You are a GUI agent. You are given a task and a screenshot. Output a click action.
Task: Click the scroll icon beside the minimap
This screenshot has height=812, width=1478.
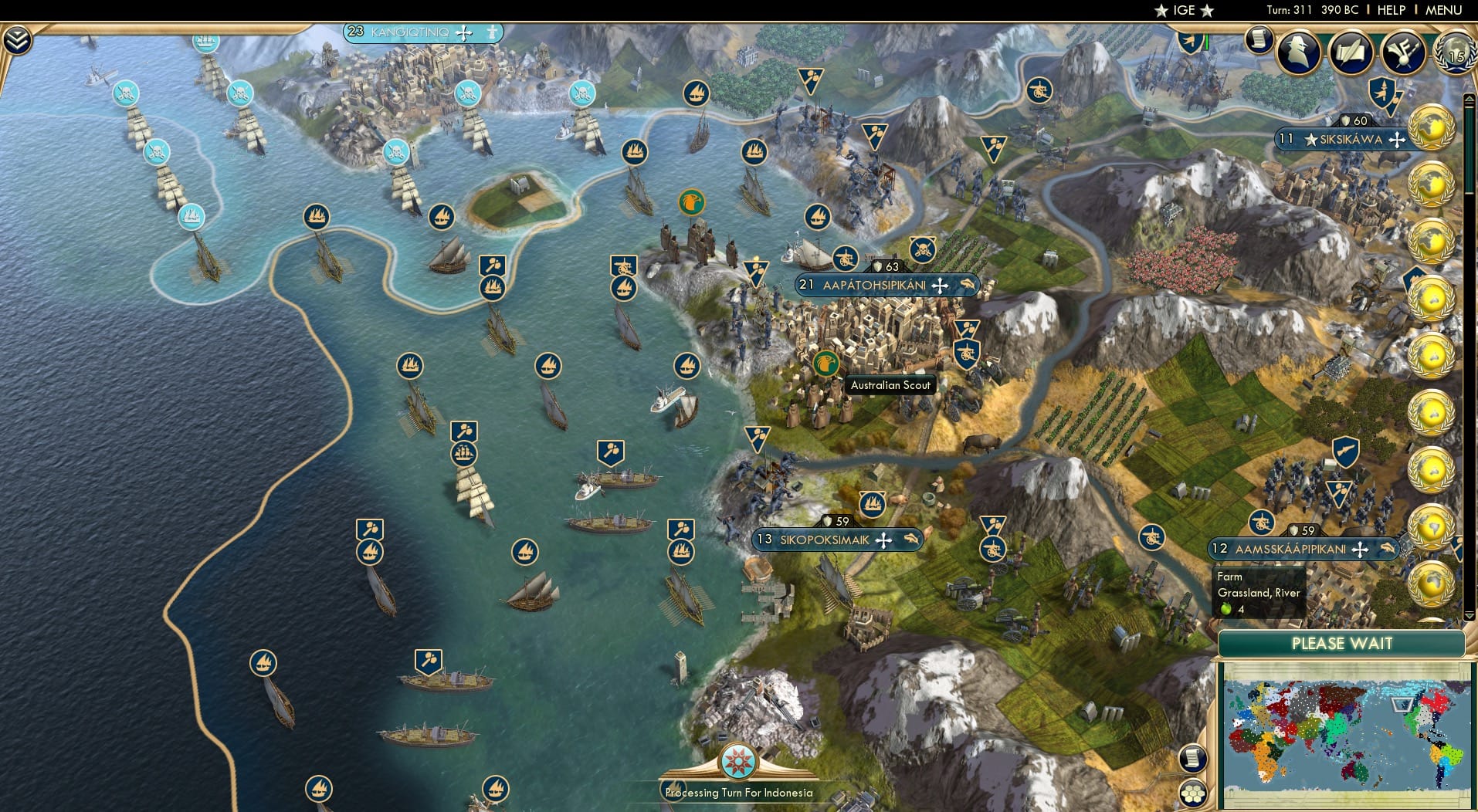pos(1193,756)
